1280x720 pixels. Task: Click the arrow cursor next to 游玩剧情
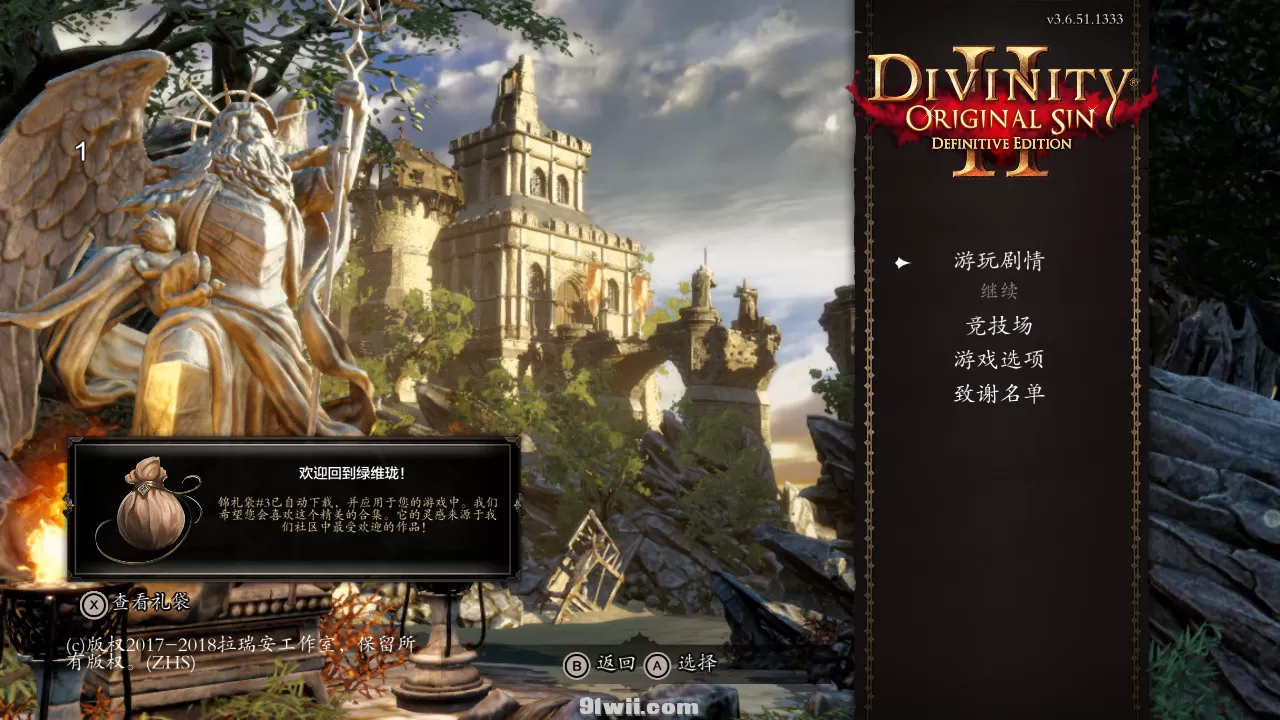click(902, 262)
